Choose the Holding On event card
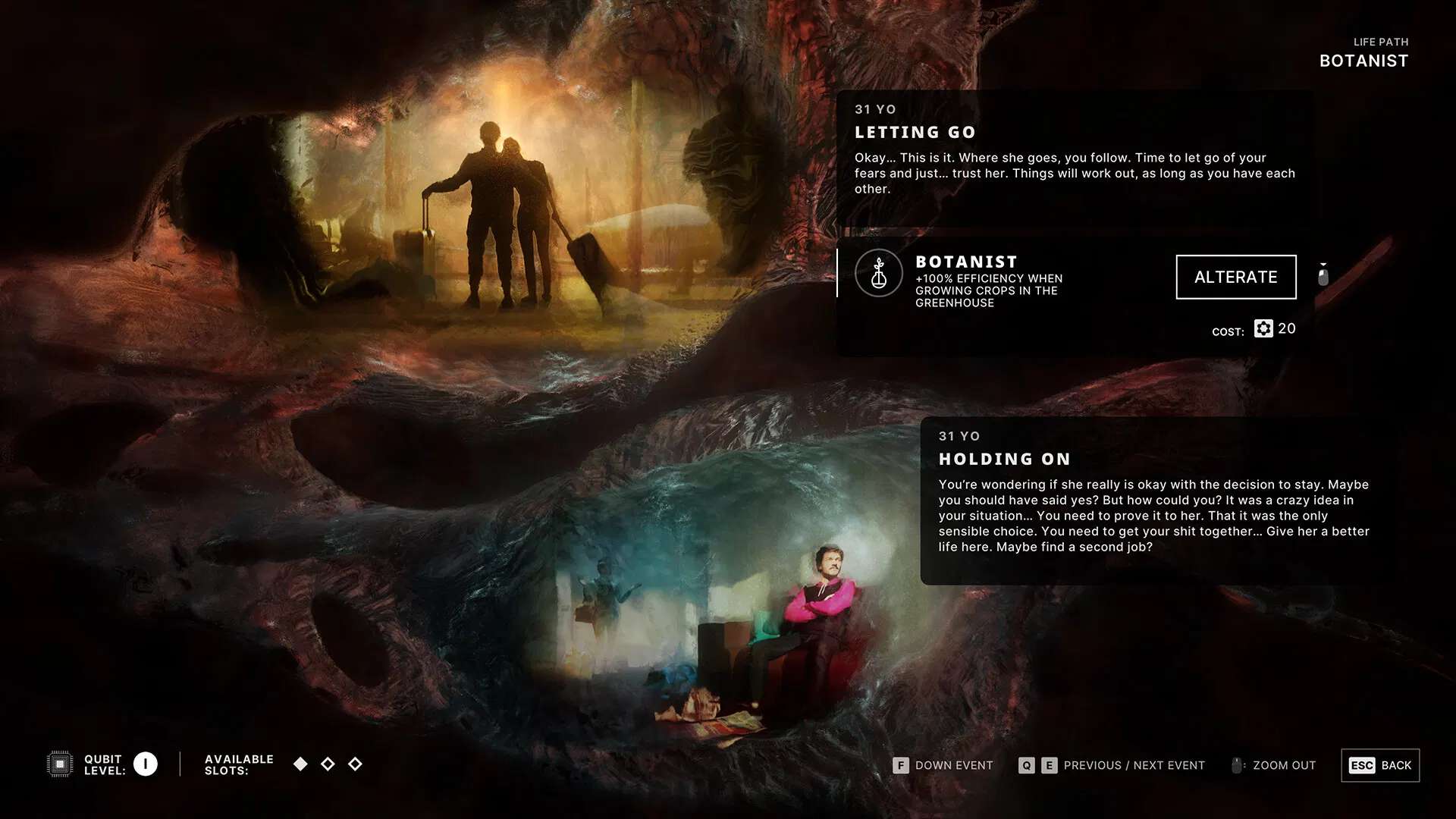 [x=1156, y=500]
